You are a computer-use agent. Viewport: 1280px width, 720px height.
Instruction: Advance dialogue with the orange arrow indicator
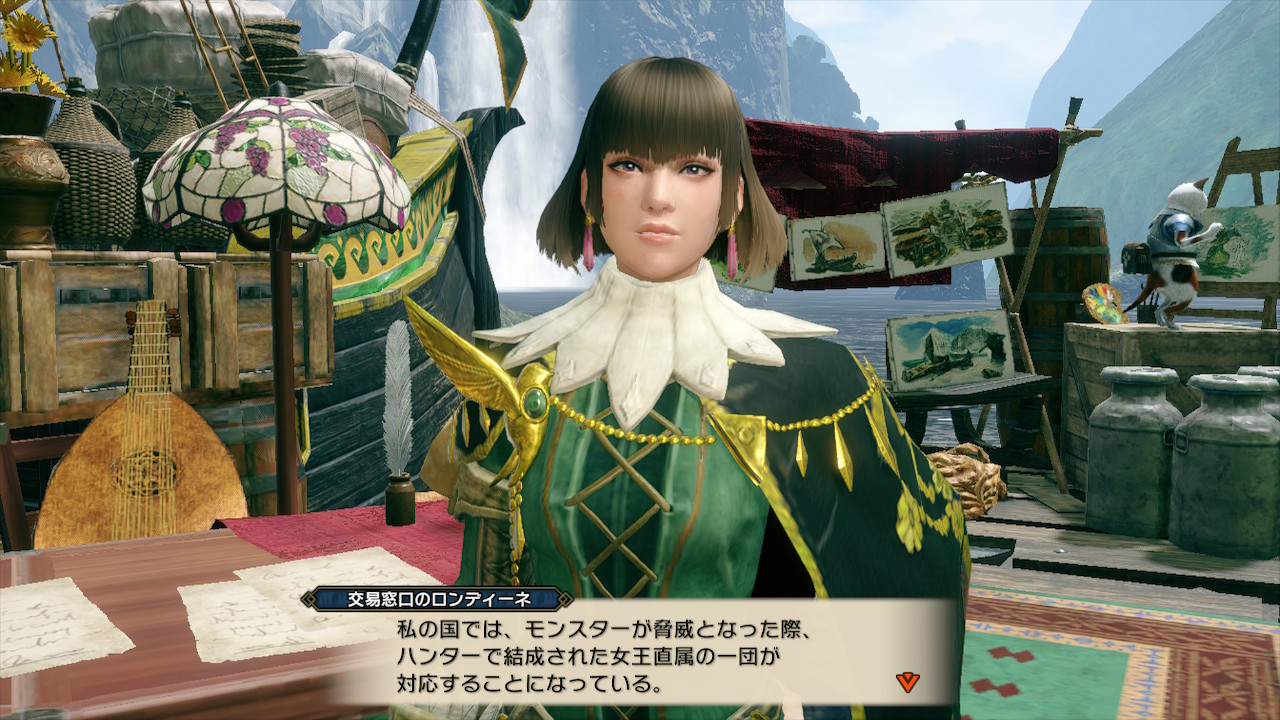[908, 682]
